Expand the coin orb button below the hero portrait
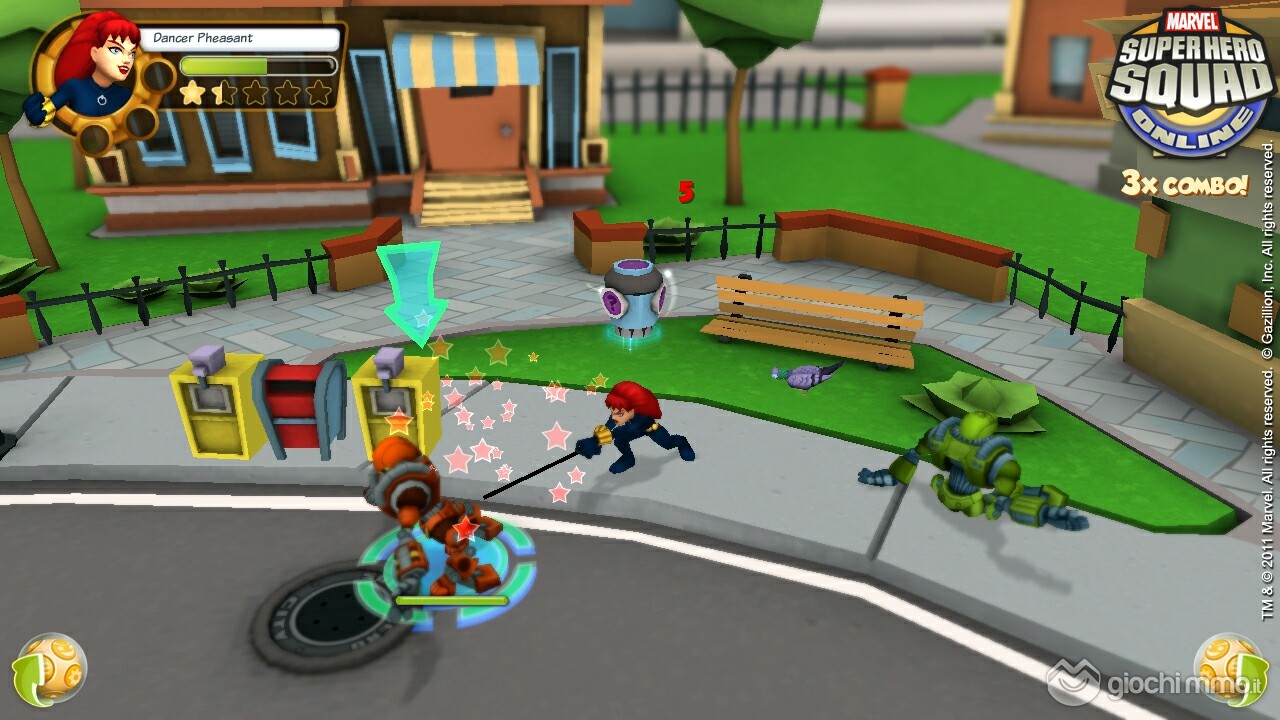1280x720 pixels. [x=50, y=667]
